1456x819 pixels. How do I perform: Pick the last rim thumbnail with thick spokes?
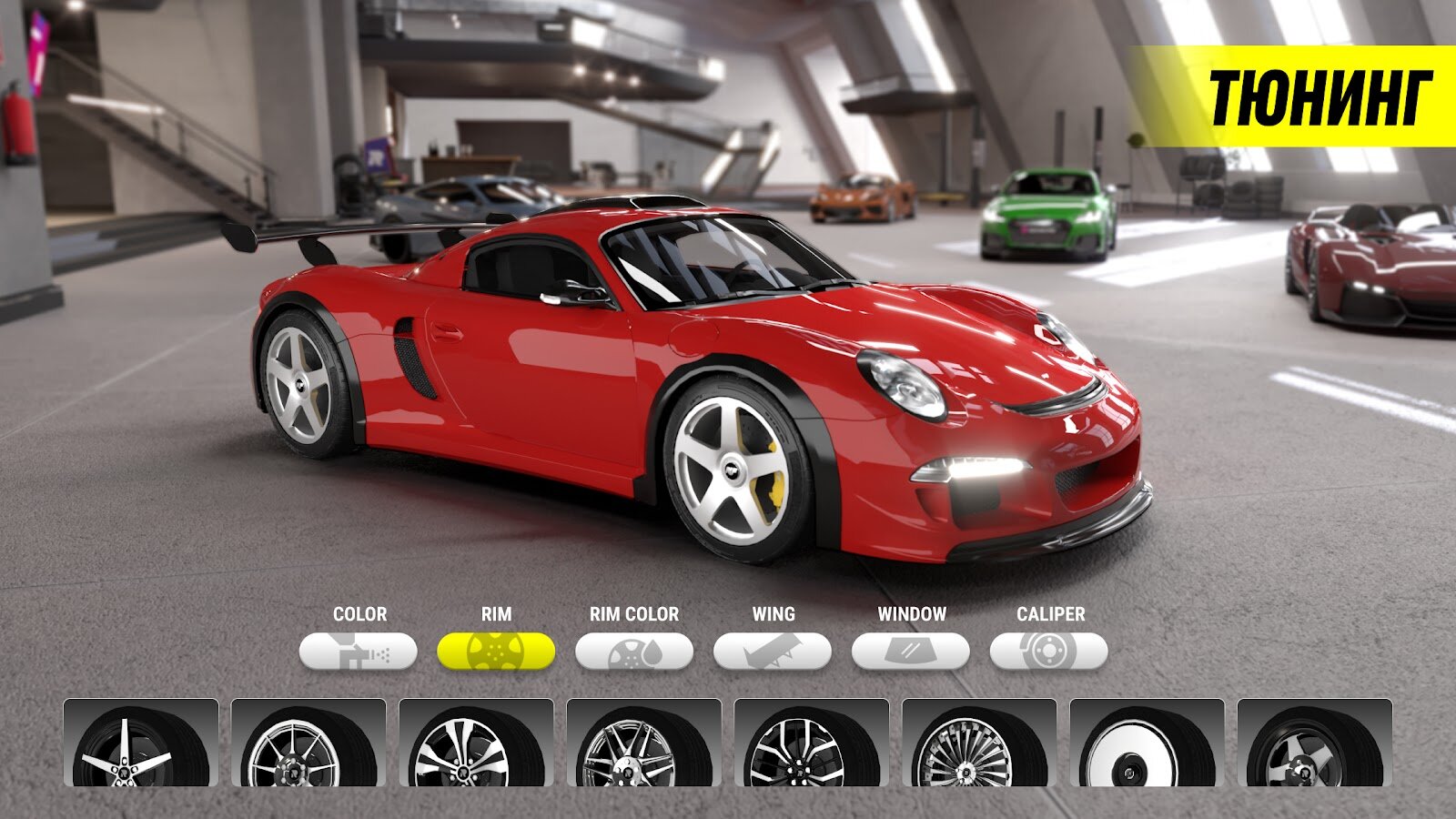click(x=1314, y=743)
